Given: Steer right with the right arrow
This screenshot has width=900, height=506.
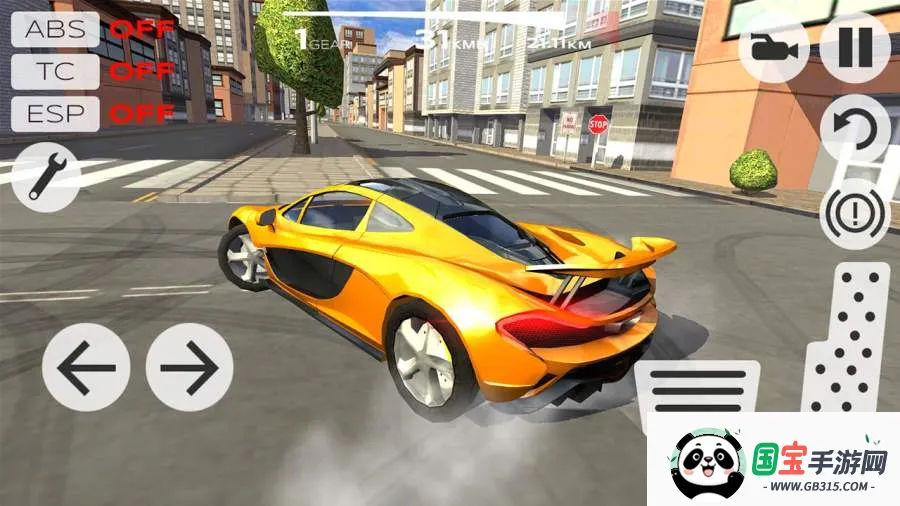Looking at the screenshot, I should 189,367.
